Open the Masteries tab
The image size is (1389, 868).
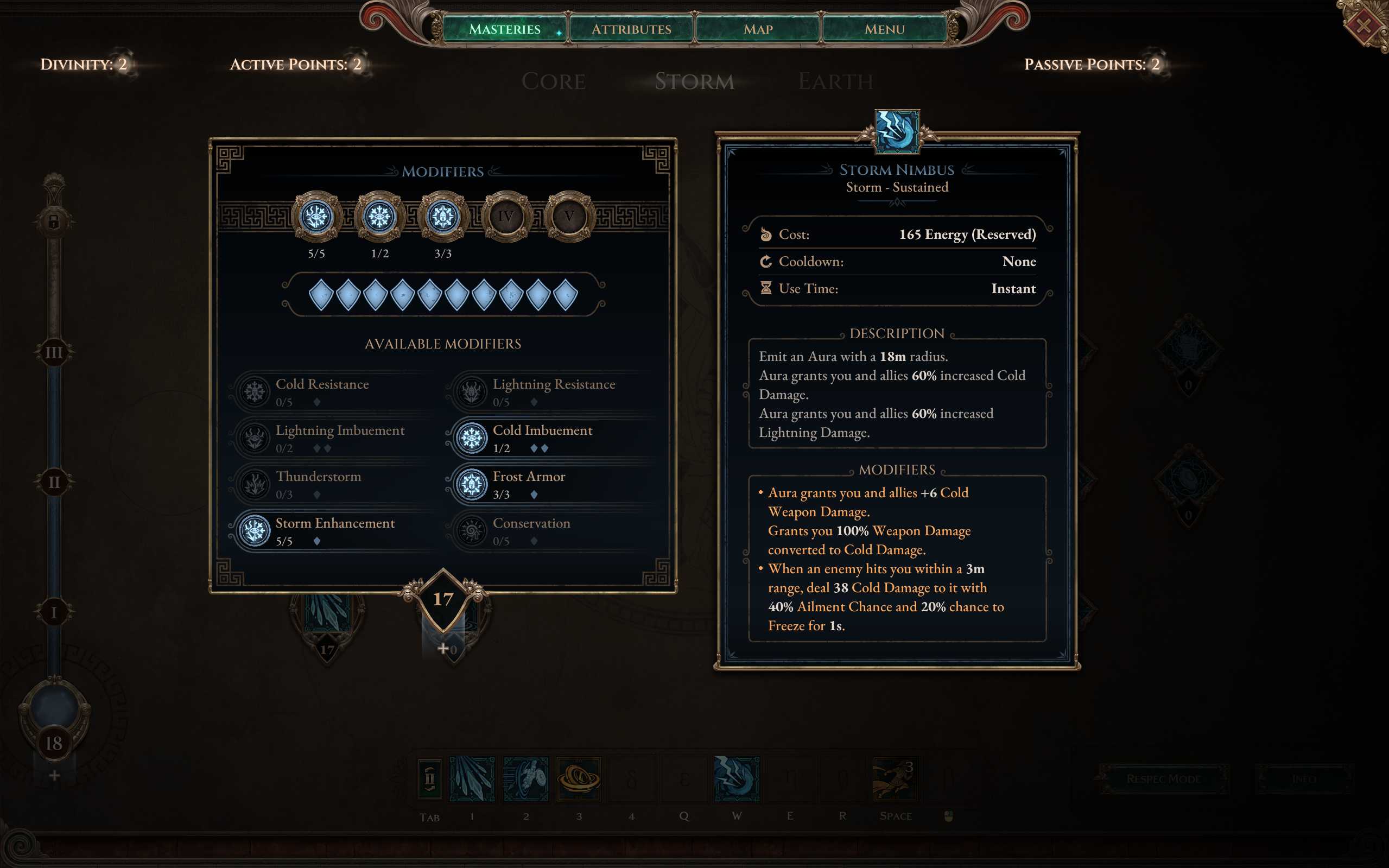click(x=504, y=29)
